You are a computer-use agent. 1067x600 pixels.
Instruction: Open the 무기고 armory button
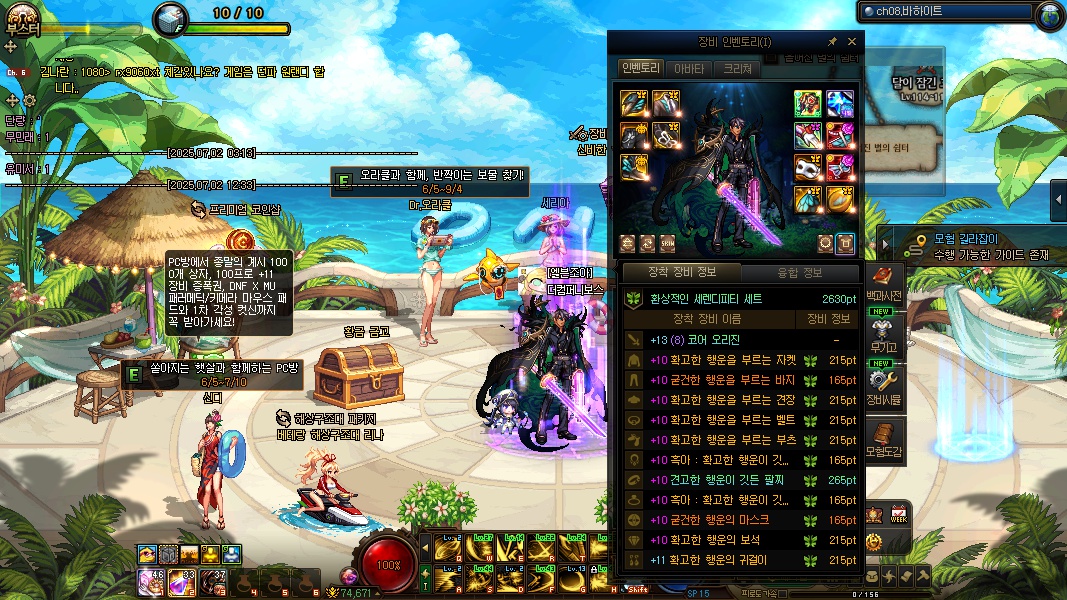click(x=883, y=332)
